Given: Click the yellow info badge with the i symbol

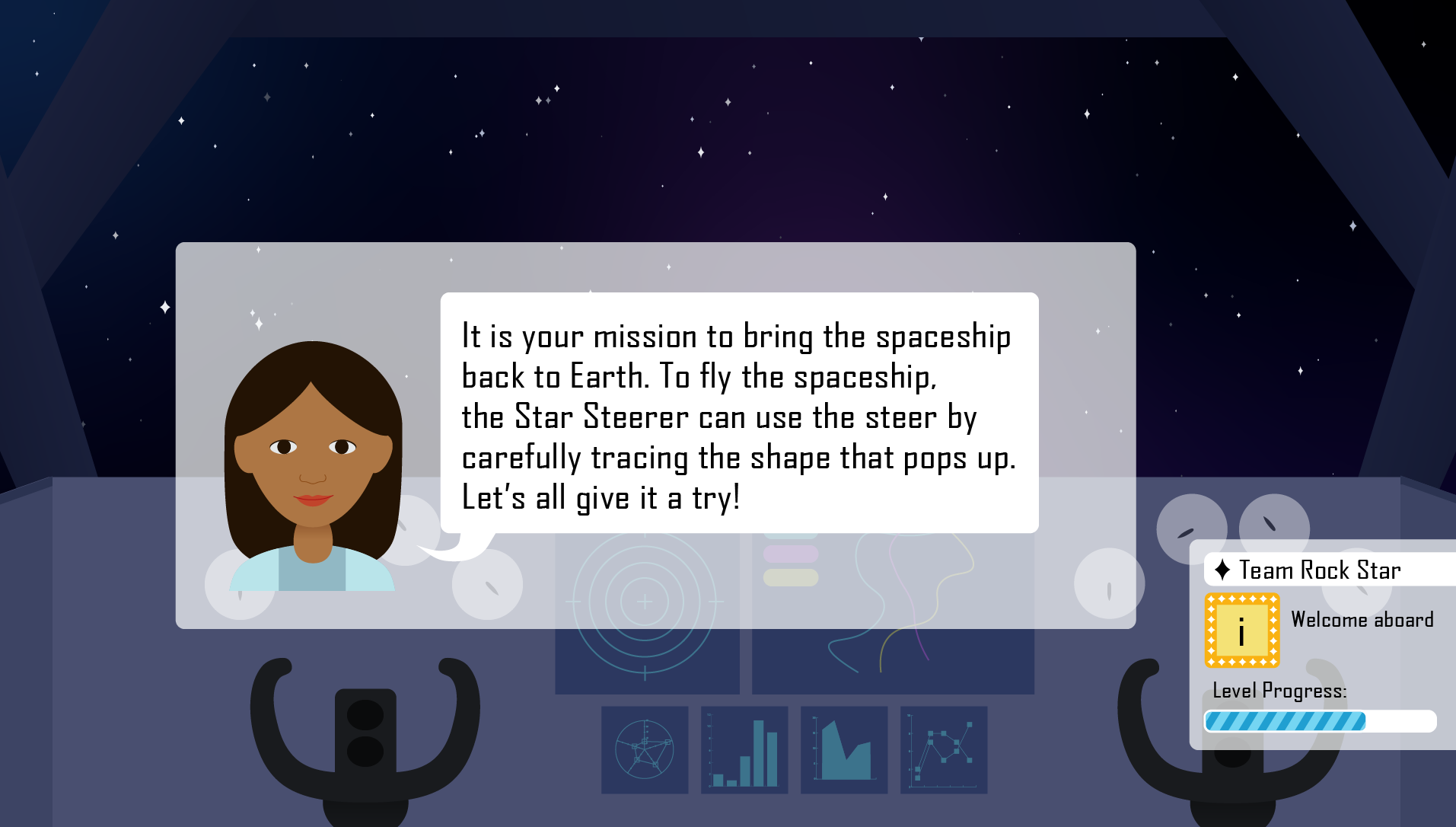Looking at the screenshot, I should tap(1242, 629).
